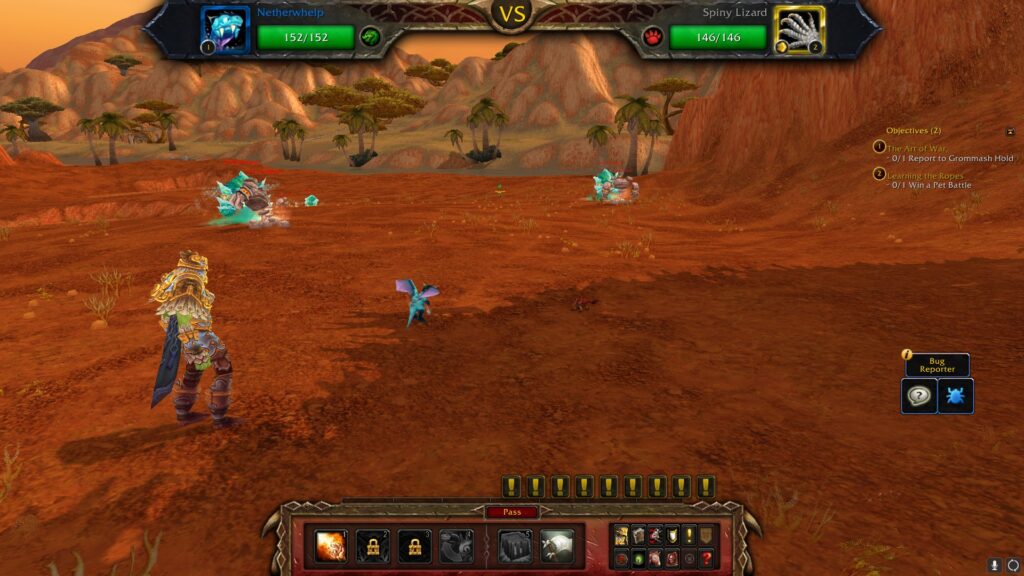Select the Spiny Lizard enemy portrait
This screenshot has width=1024, height=576.
(799, 30)
